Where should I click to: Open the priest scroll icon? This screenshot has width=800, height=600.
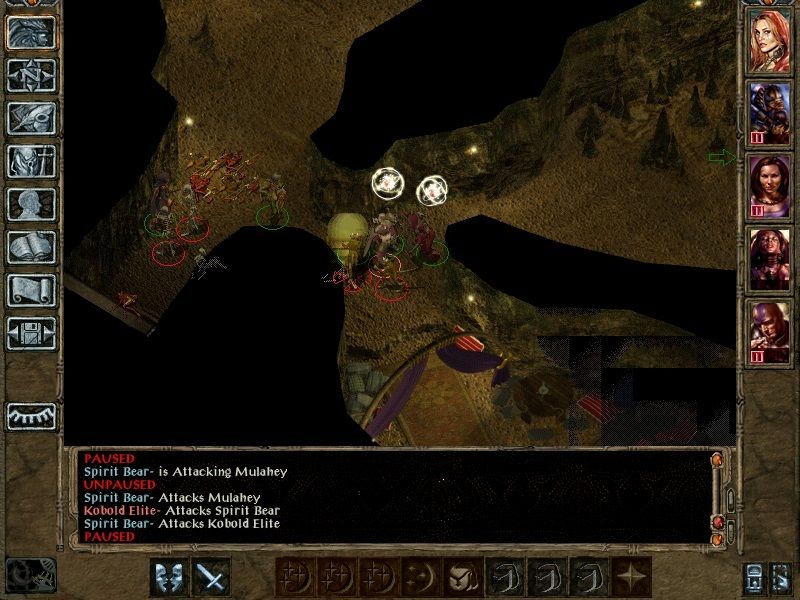[31, 290]
